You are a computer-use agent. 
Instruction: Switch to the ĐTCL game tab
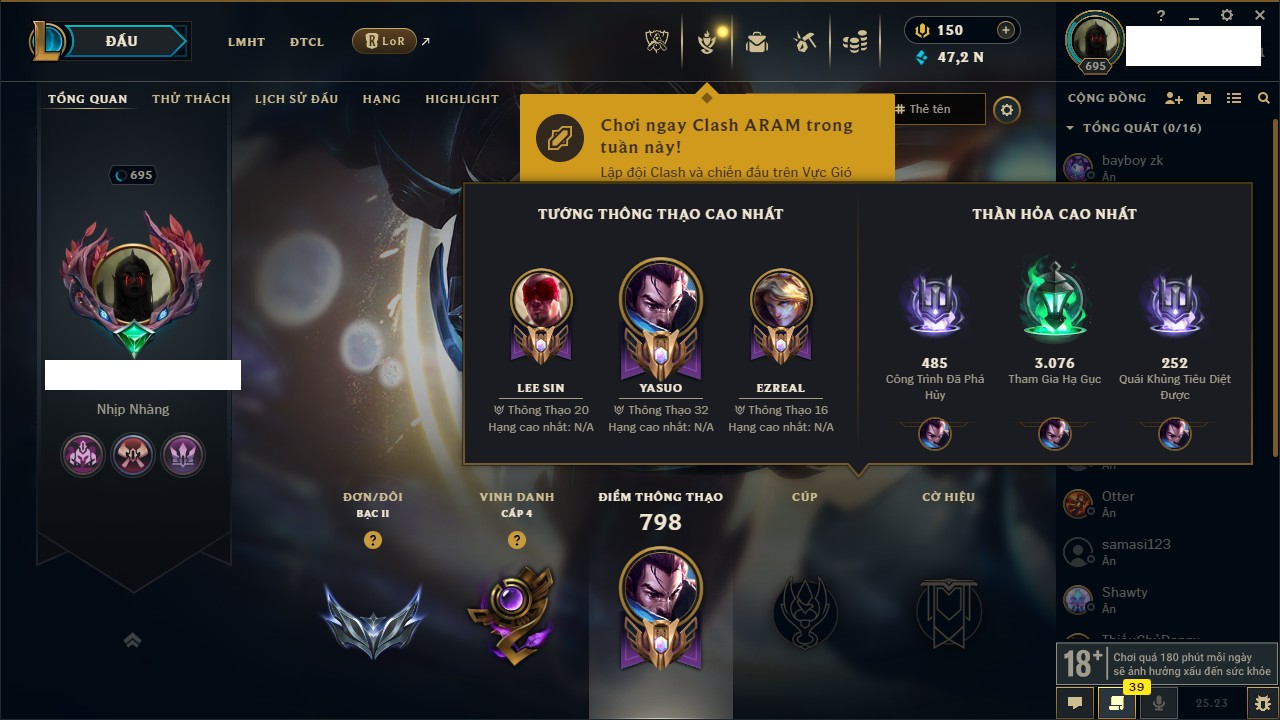pos(307,42)
